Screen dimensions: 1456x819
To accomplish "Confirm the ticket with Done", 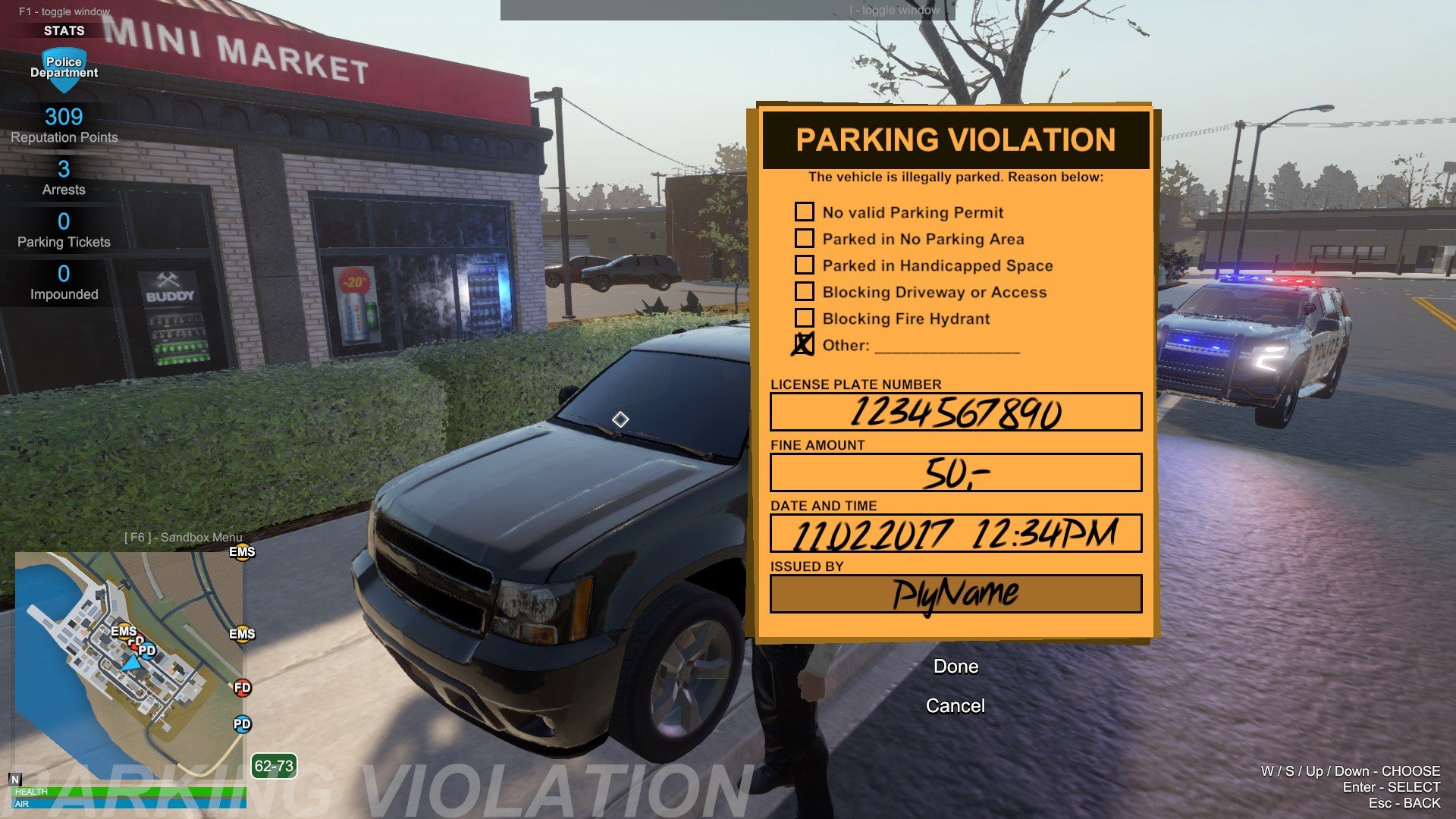I will click(955, 667).
